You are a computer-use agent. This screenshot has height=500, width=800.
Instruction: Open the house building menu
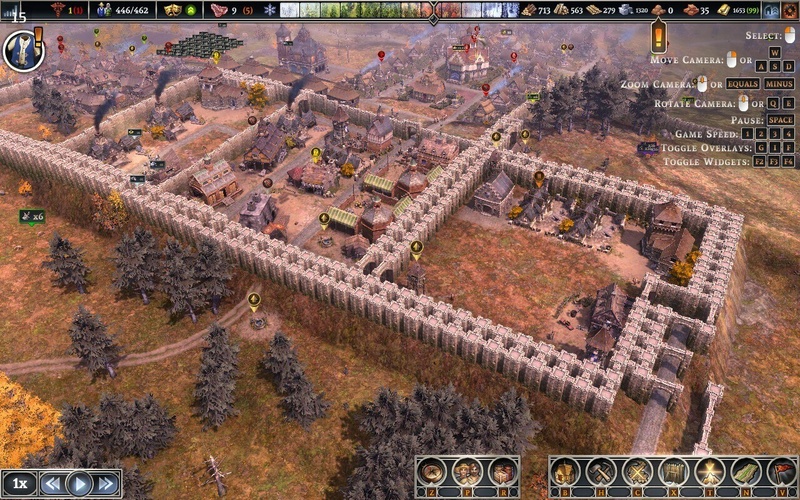tap(564, 471)
